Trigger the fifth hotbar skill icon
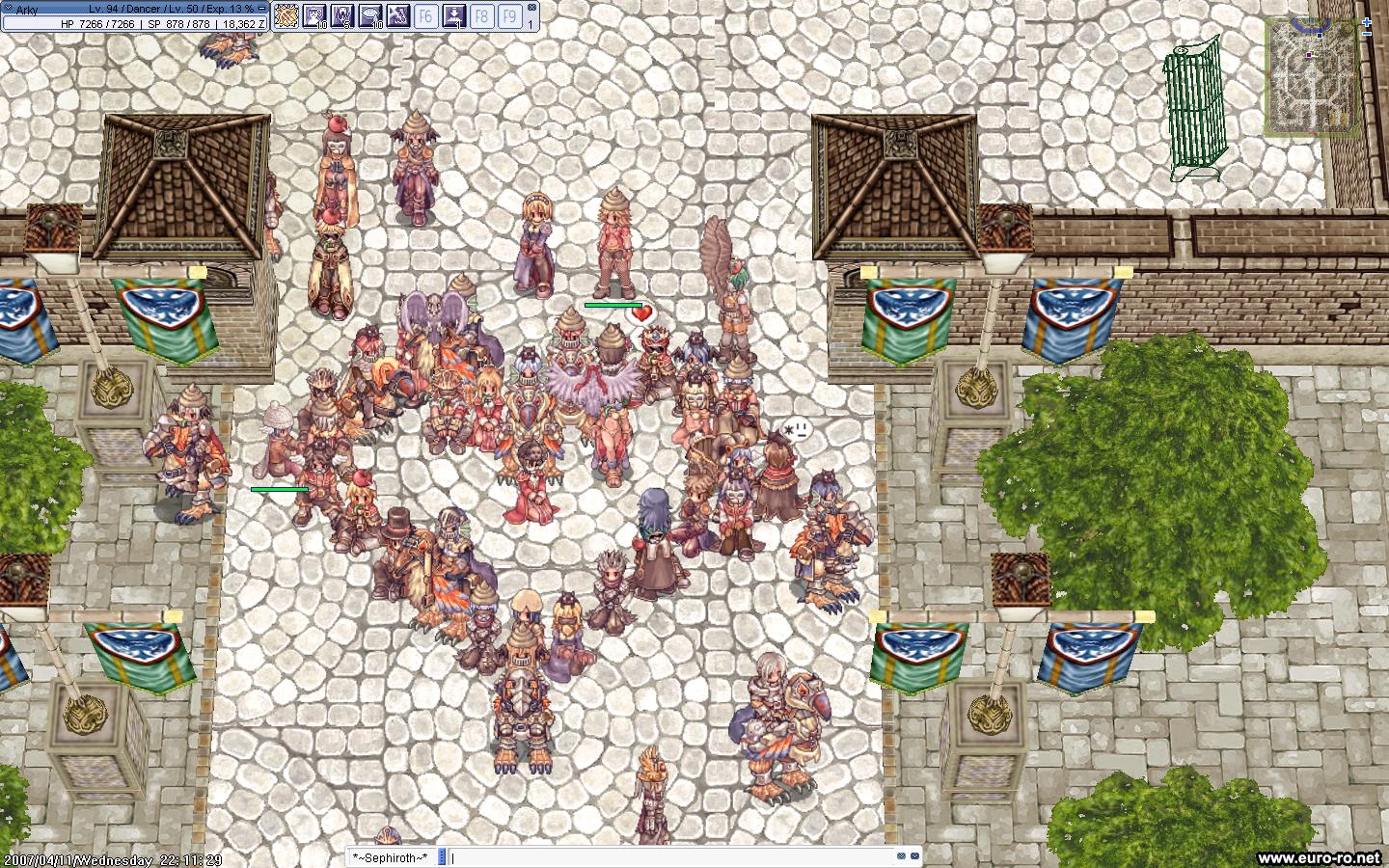This screenshot has width=1389, height=868. click(398, 15)
